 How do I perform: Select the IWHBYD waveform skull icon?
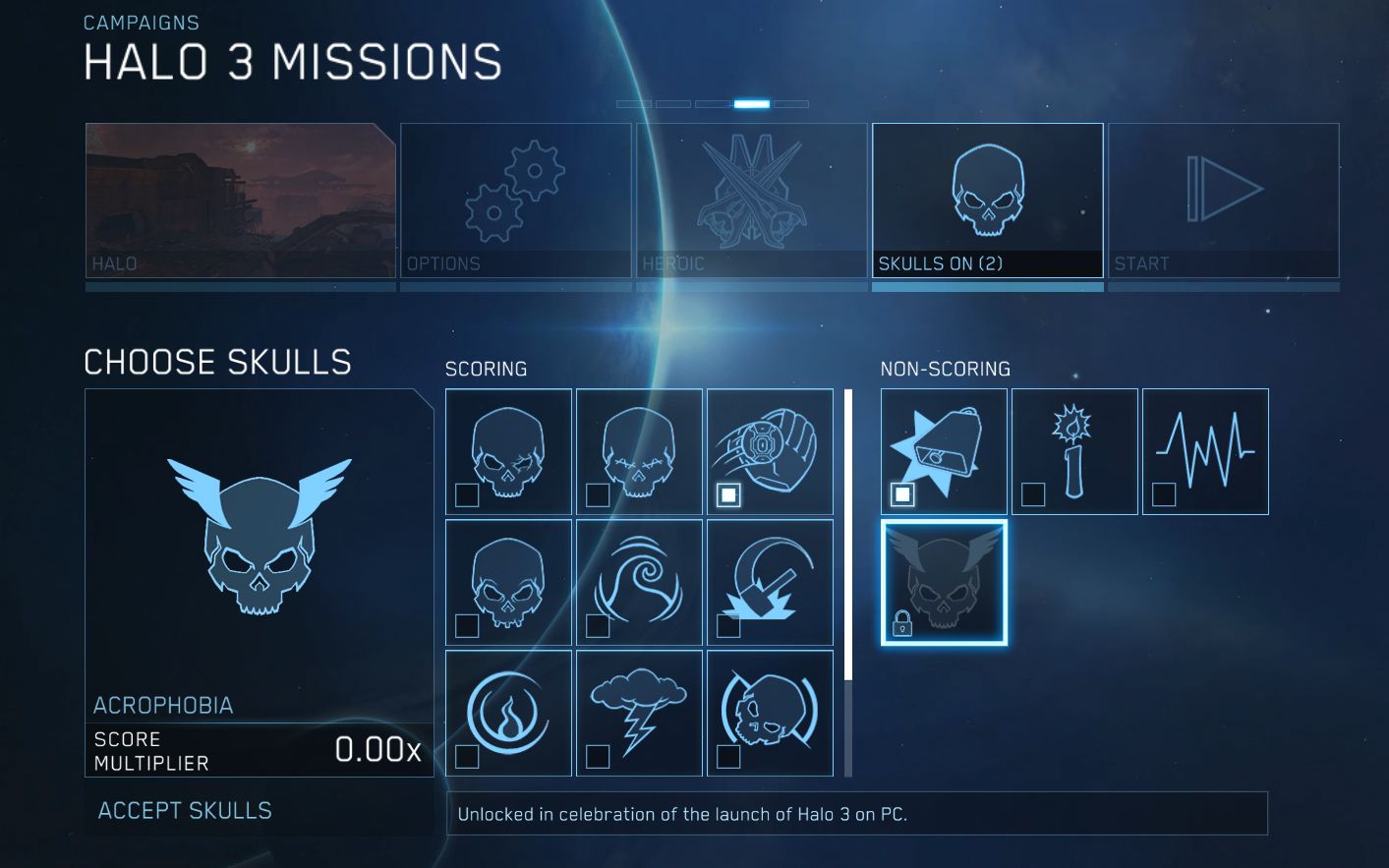tap(1205, 447)
